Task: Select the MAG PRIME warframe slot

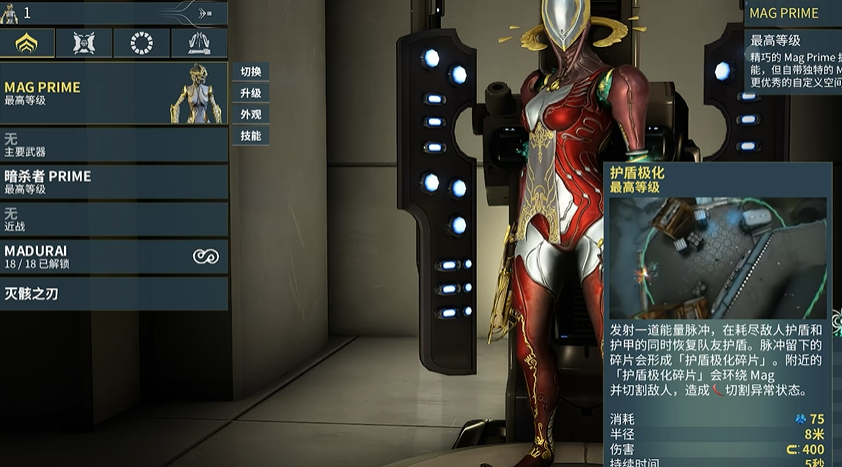Action: coord(114,94)
